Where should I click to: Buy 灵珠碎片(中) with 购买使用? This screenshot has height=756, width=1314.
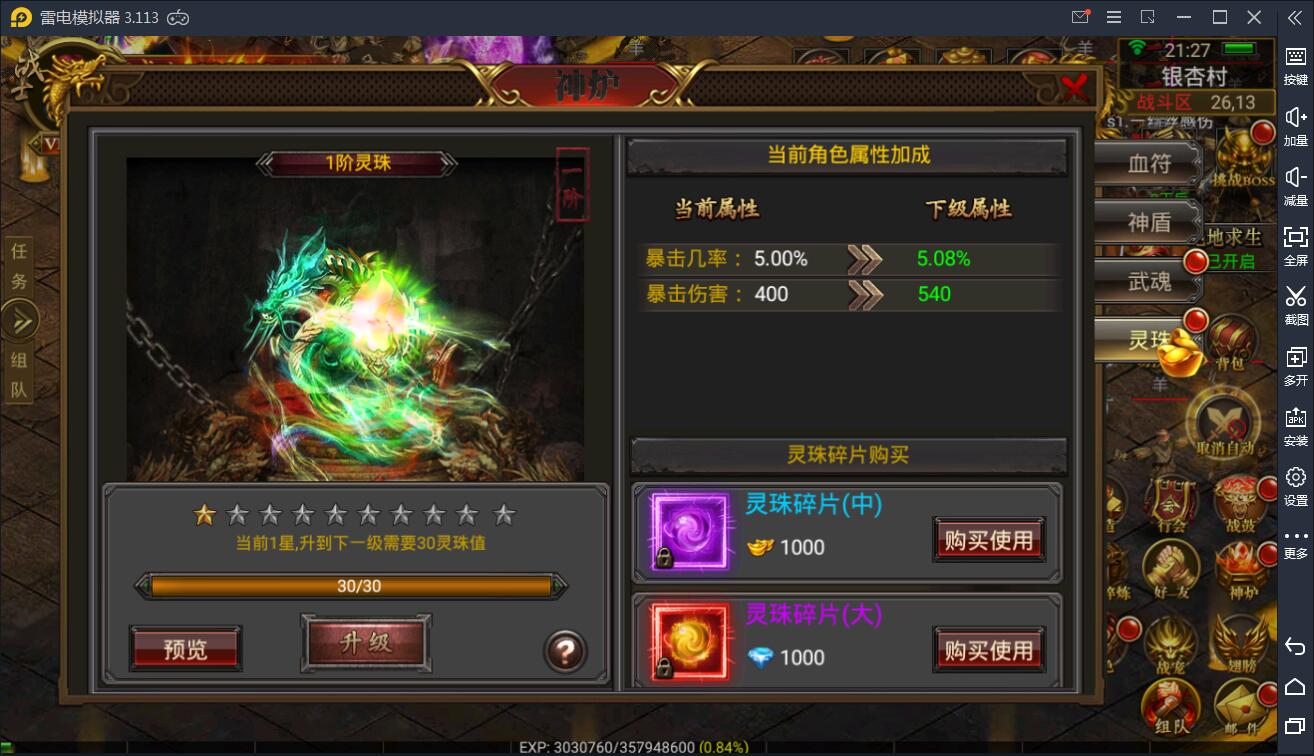988,539
